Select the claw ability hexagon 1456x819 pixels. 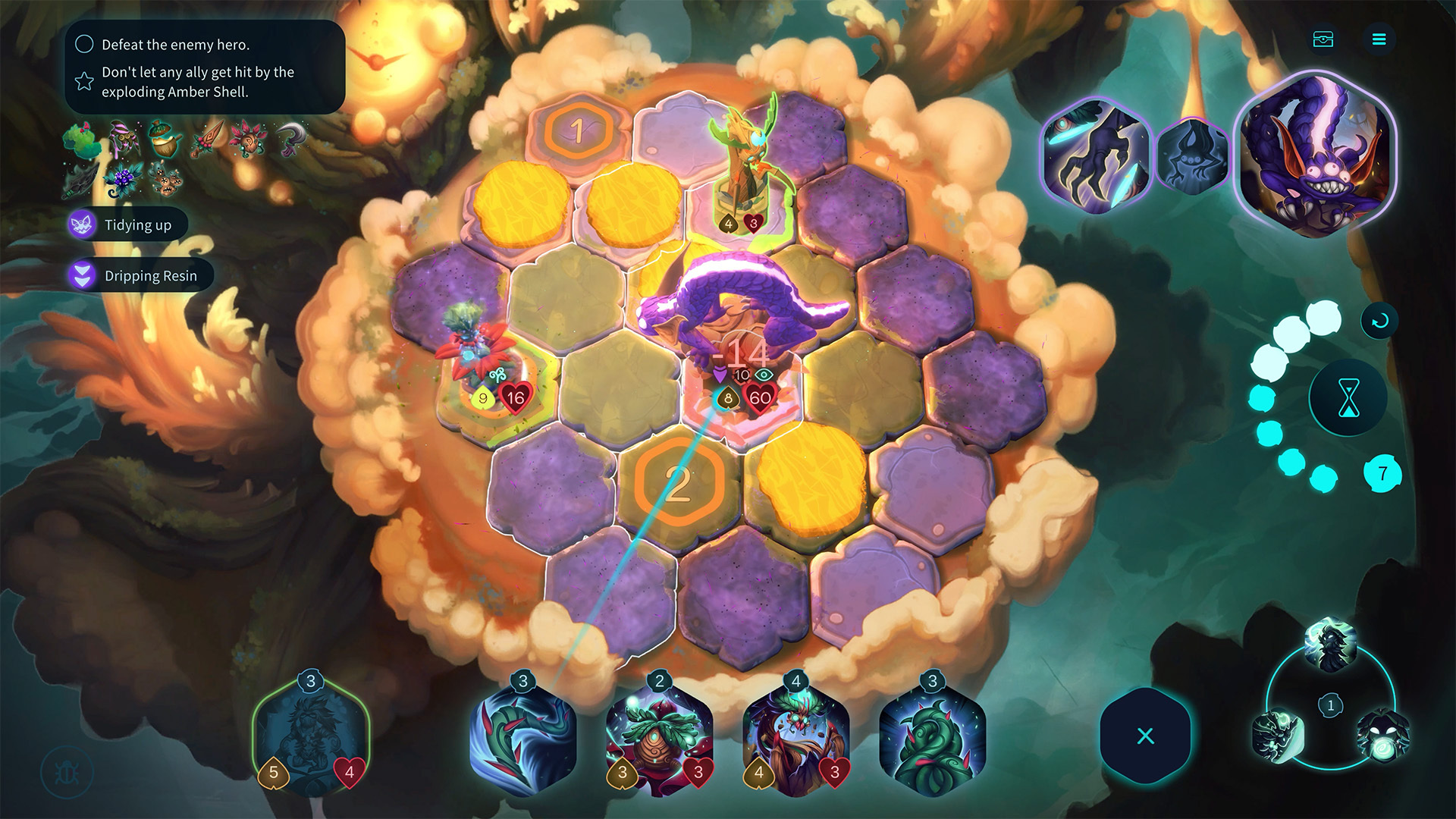tap(1099, 155)
